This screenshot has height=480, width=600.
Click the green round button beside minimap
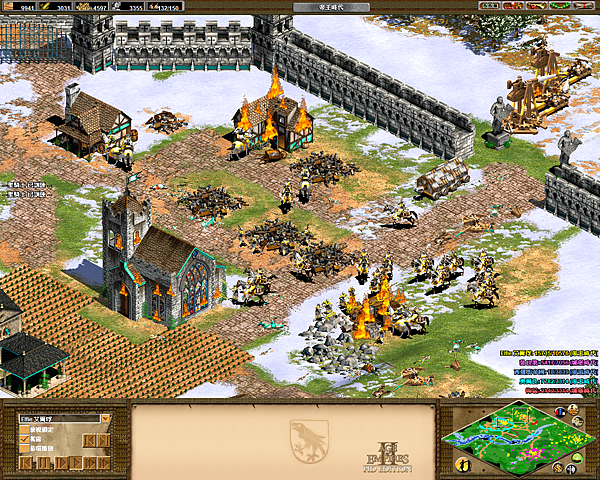click(x=577, y=457)
